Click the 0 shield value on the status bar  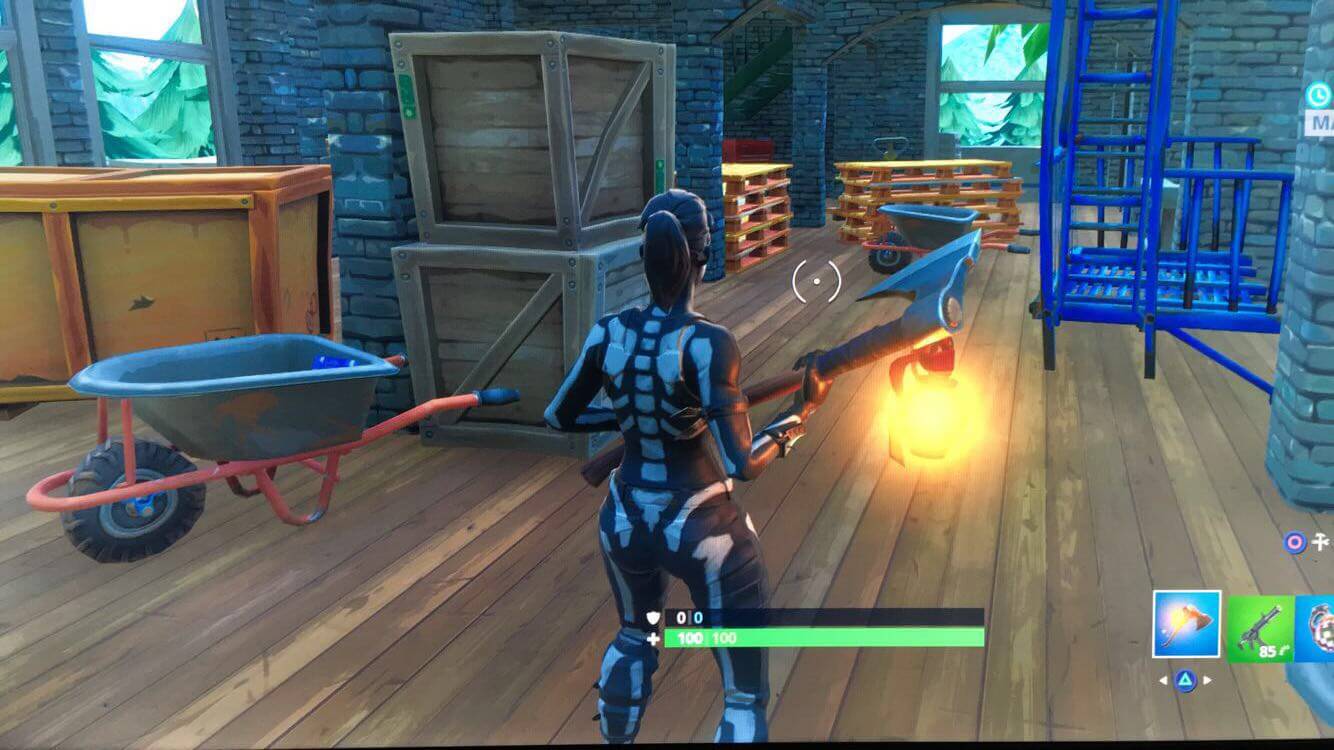[x=681, y=617]
